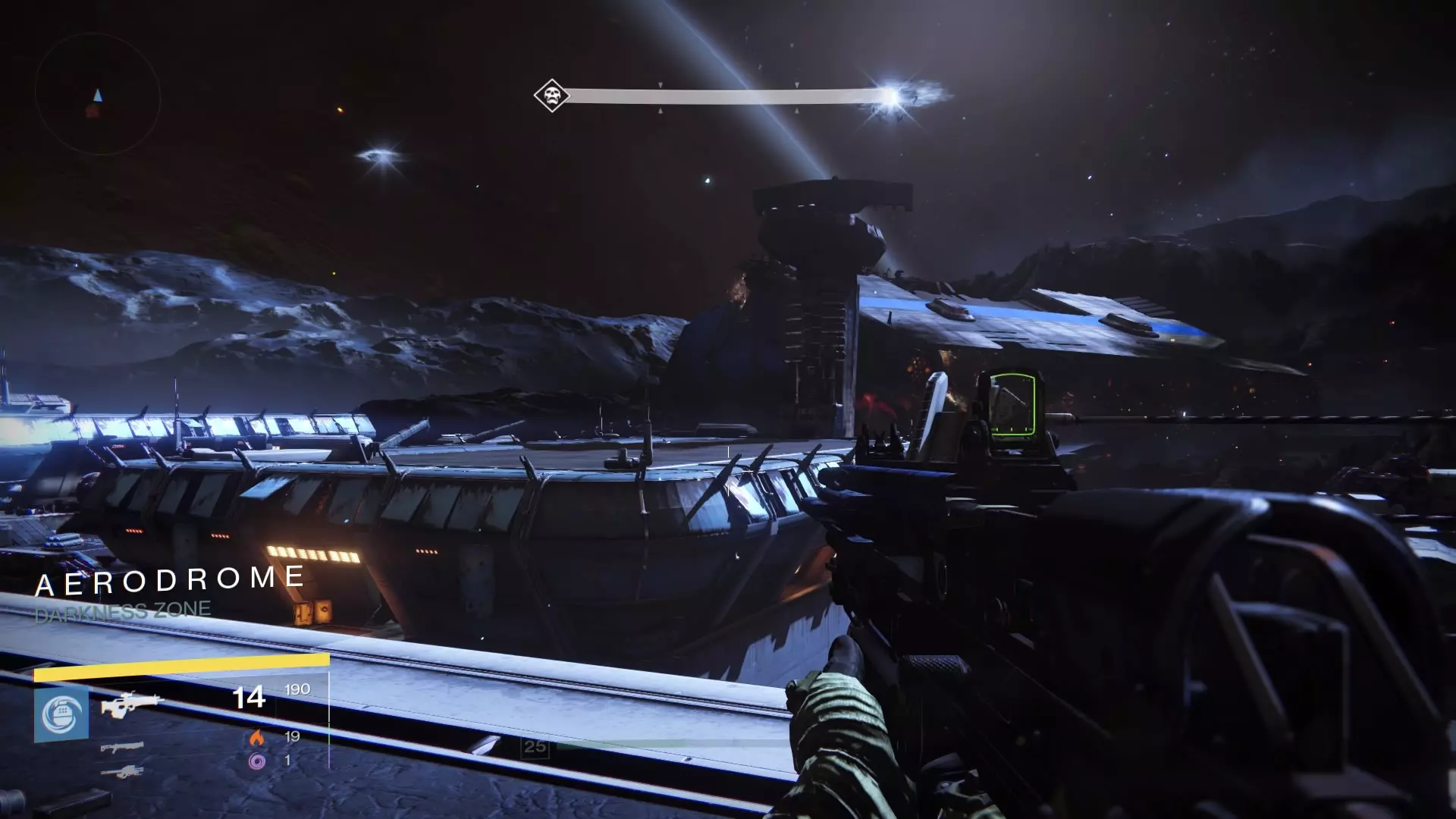Switch to the special weapon icon
The height and width of the screenshot is (819, 1456).
point(121,748)
